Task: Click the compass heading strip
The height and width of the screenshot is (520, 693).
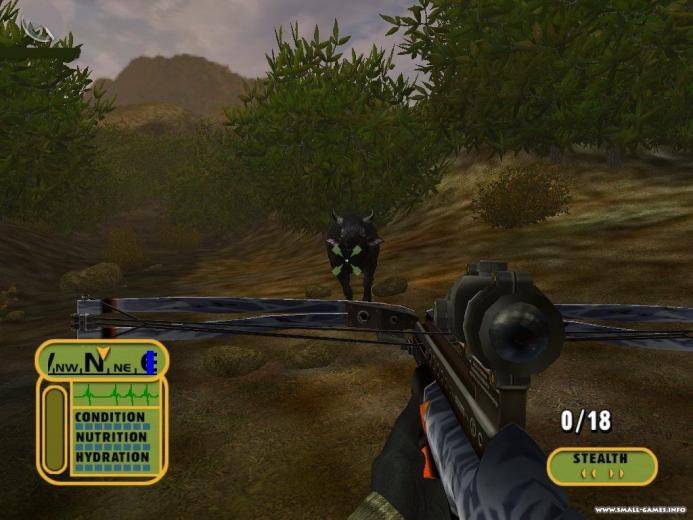Action: [x=101, y=361]
